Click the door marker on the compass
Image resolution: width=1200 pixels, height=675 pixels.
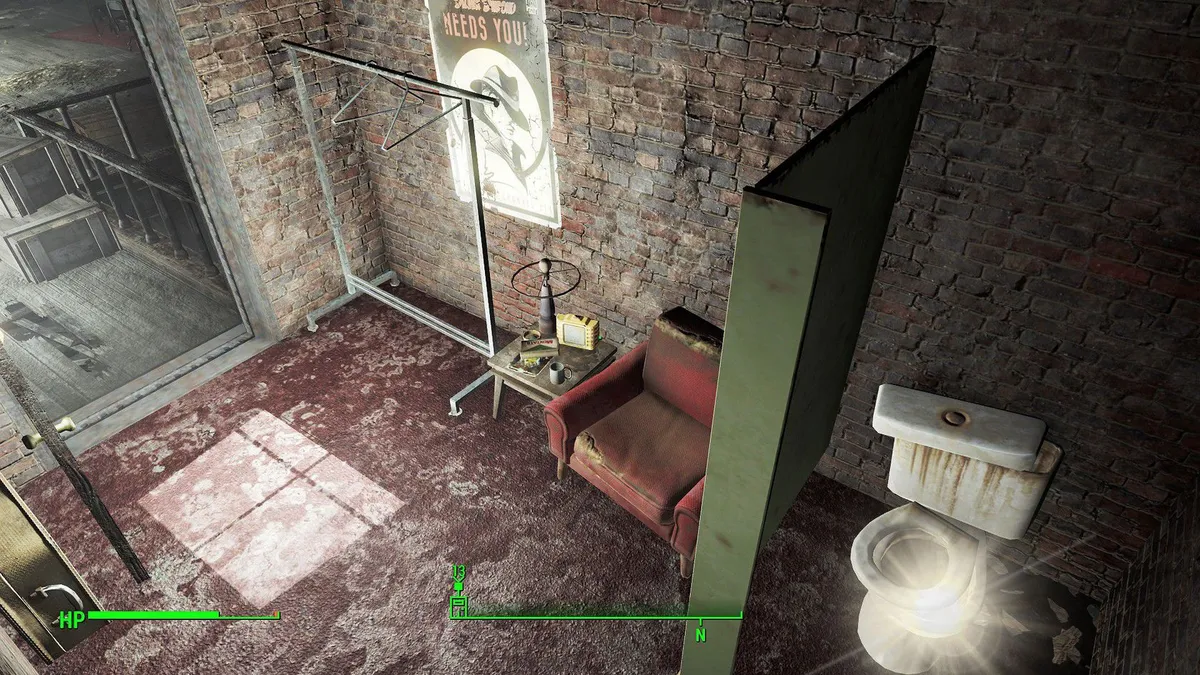pyautogui.click(x=459, y=604)
